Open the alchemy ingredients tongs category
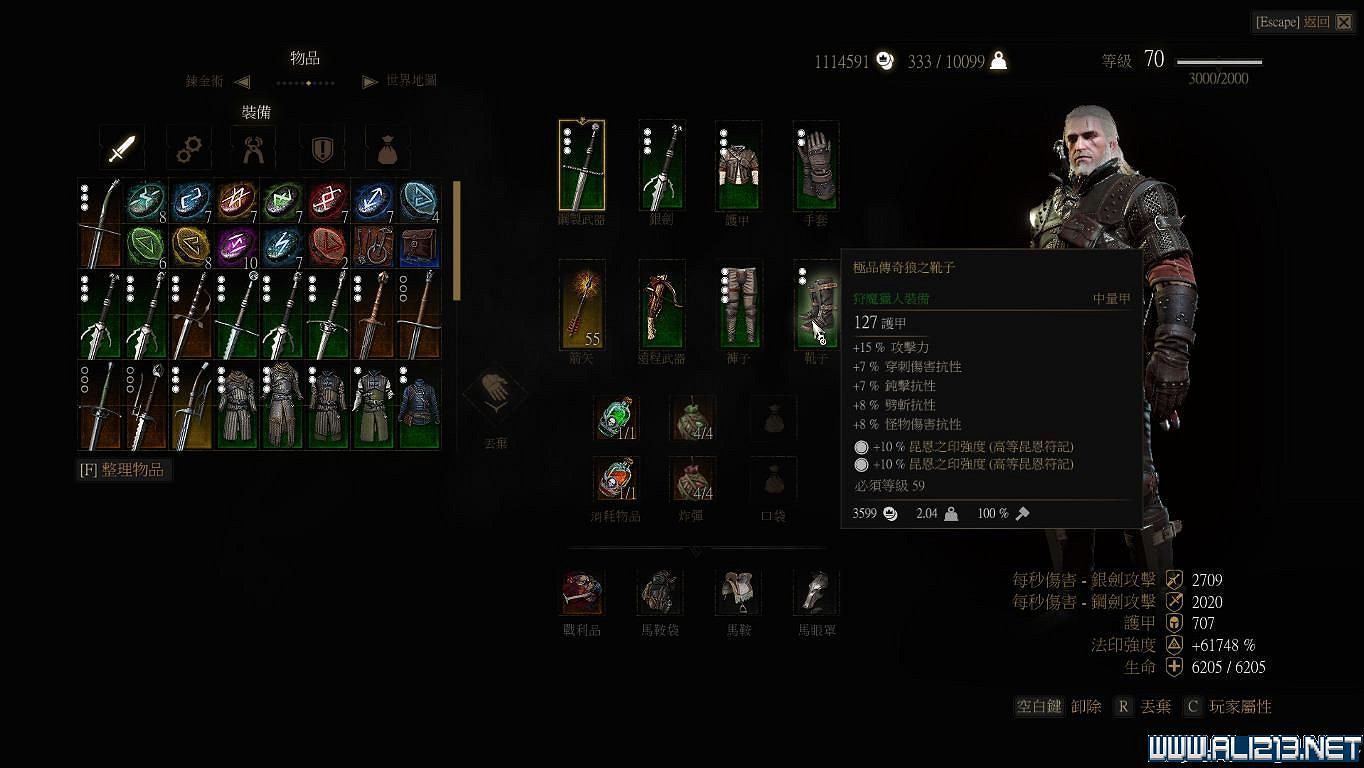Image resolution: width=1364 pixels, height=768 pixels. pyautogui.click(x=254, y=147)
